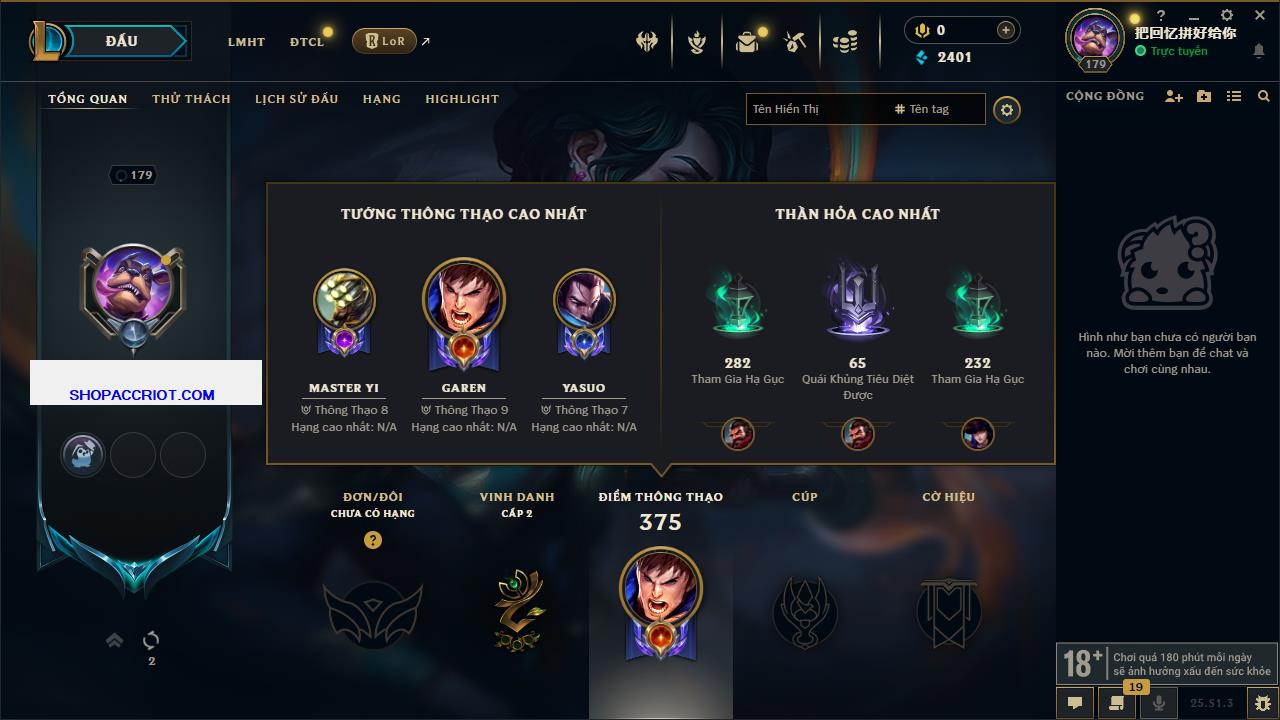Launch the LoR game link
Image resolution: width=1280 pixels, height=720 pixels.
[x=385, y=41]
